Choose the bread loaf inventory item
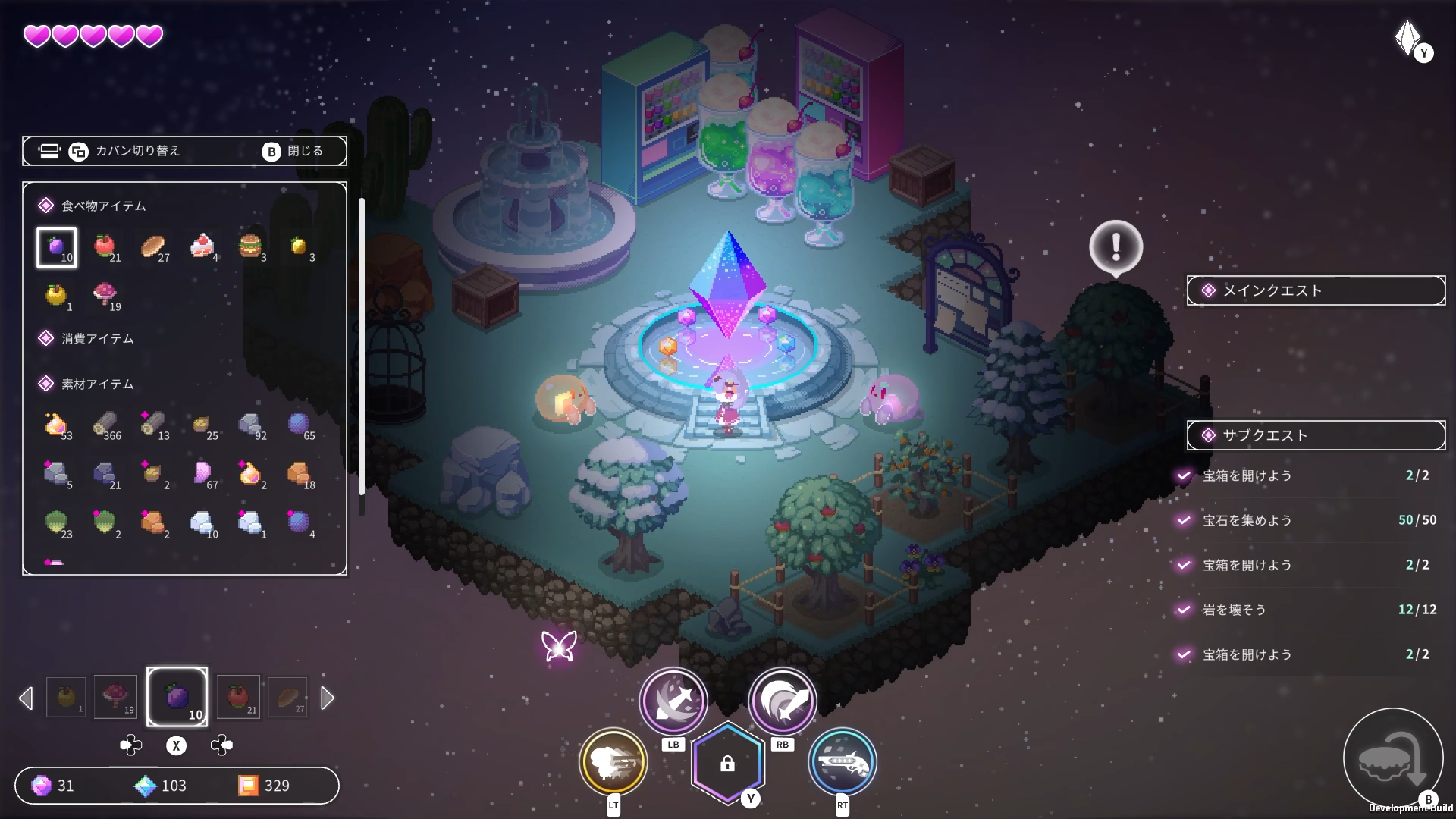The height and width of the screenshot is (819, 1456). (x=153, y=246)
